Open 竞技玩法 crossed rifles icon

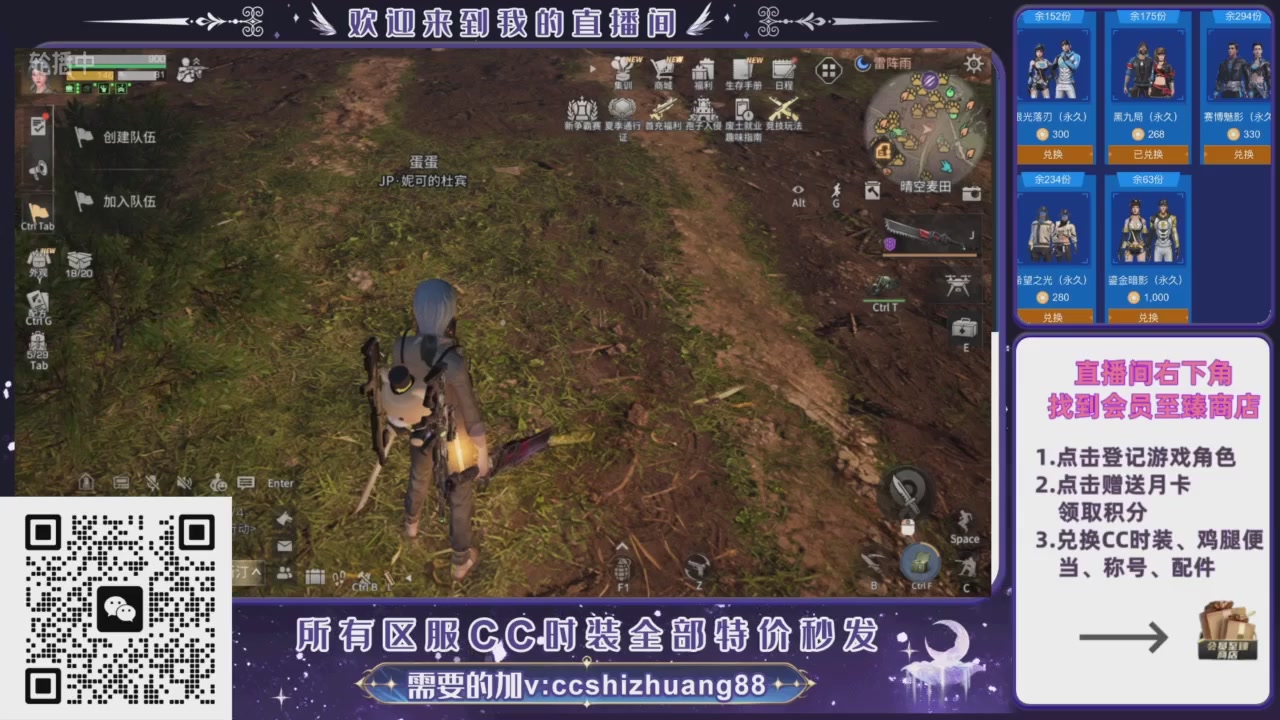click(782, 108)
